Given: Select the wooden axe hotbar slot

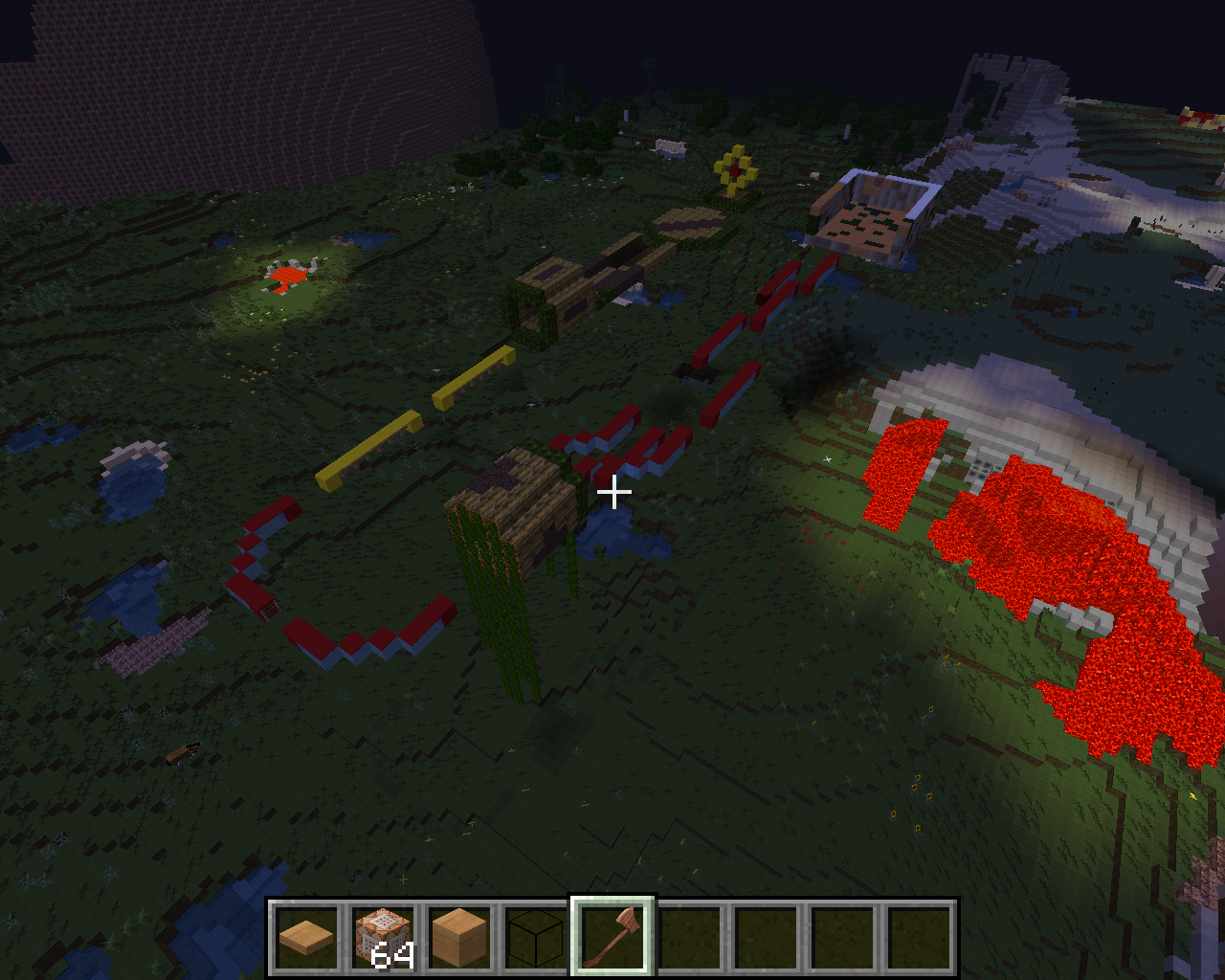Looking at the screenshot, I should pyautogui.click(x=612, y=937).
